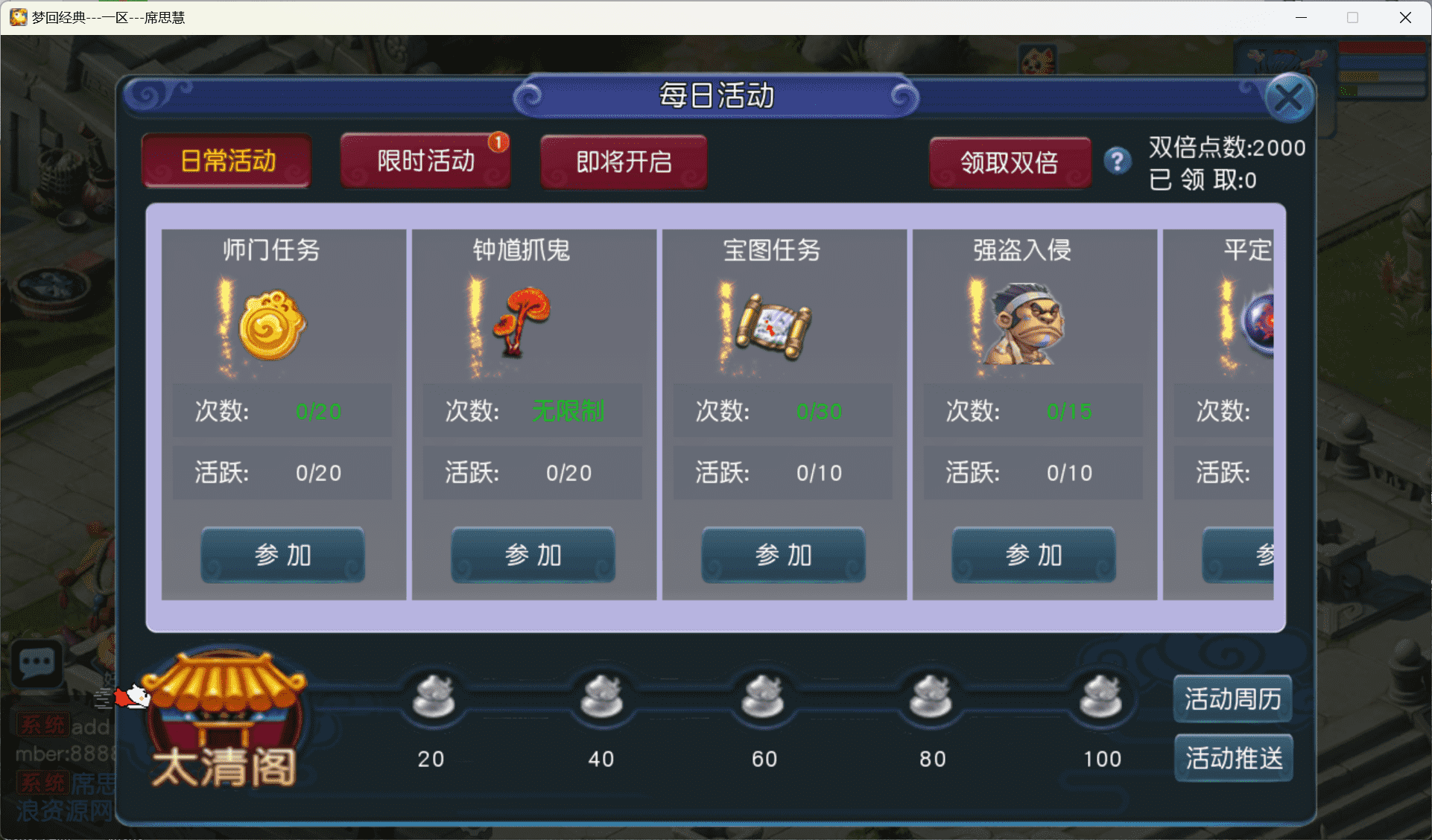Join 宝图任务 via its 参加 button
Viewport: 1432px width, 840px height.
[782, 555]
